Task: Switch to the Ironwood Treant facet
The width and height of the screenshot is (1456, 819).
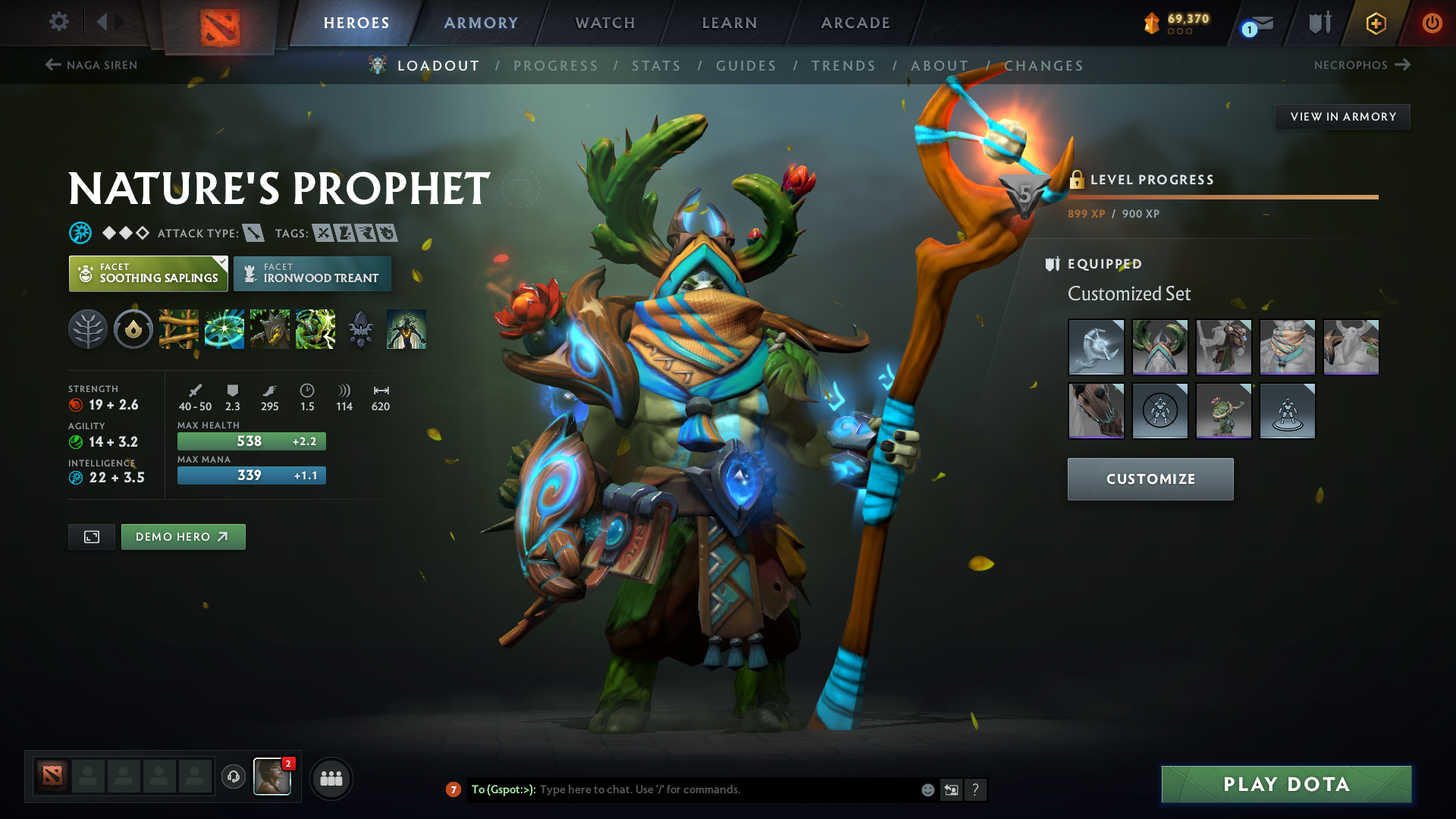Action: point(312,273)
